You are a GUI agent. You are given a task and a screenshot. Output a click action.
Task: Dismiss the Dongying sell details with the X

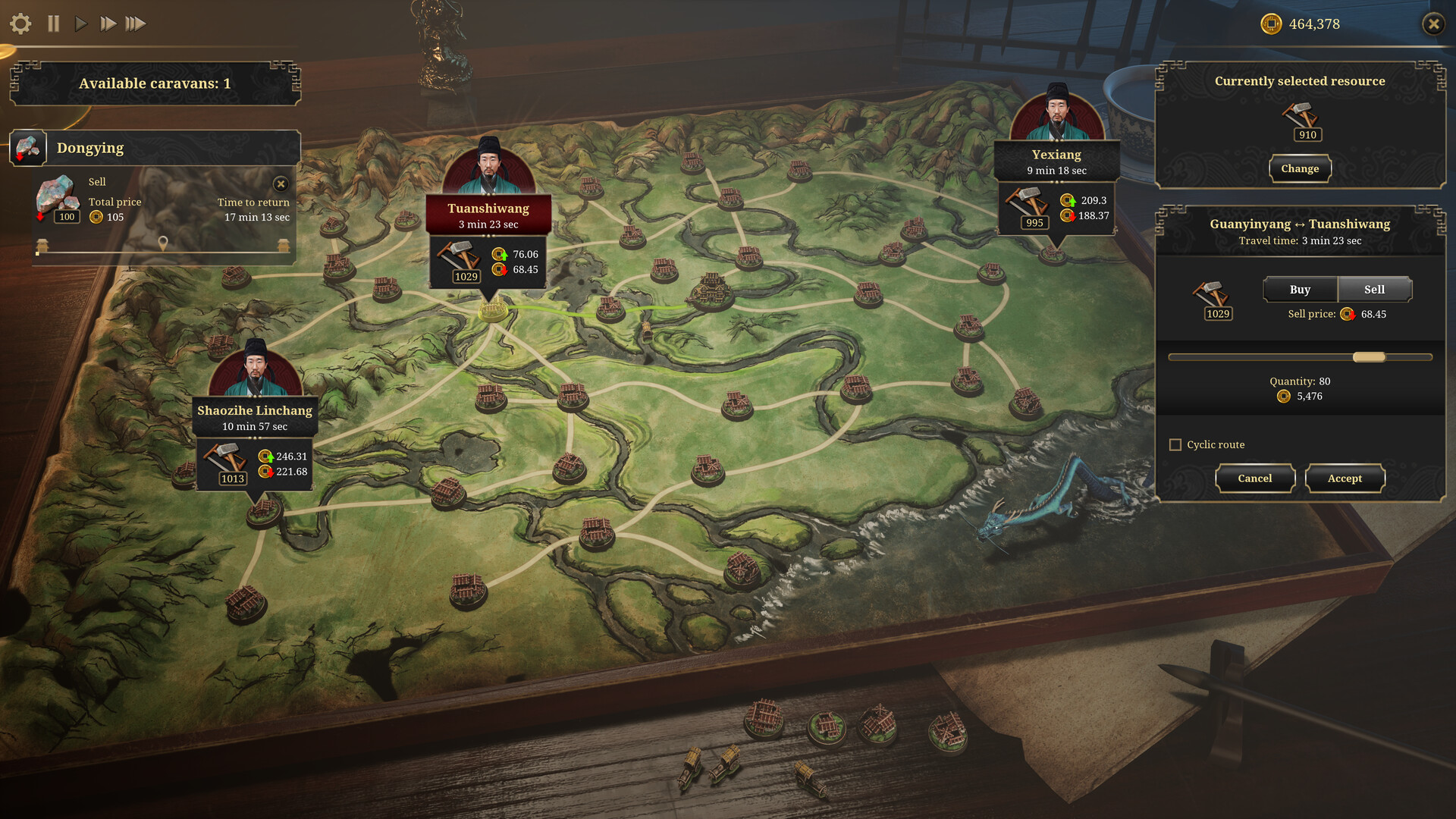(x=281, y=184)
